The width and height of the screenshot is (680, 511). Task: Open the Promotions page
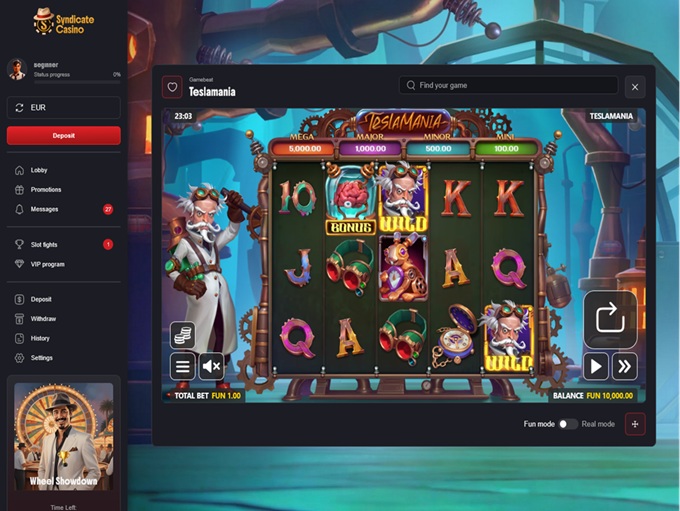(x=45, y=189)
